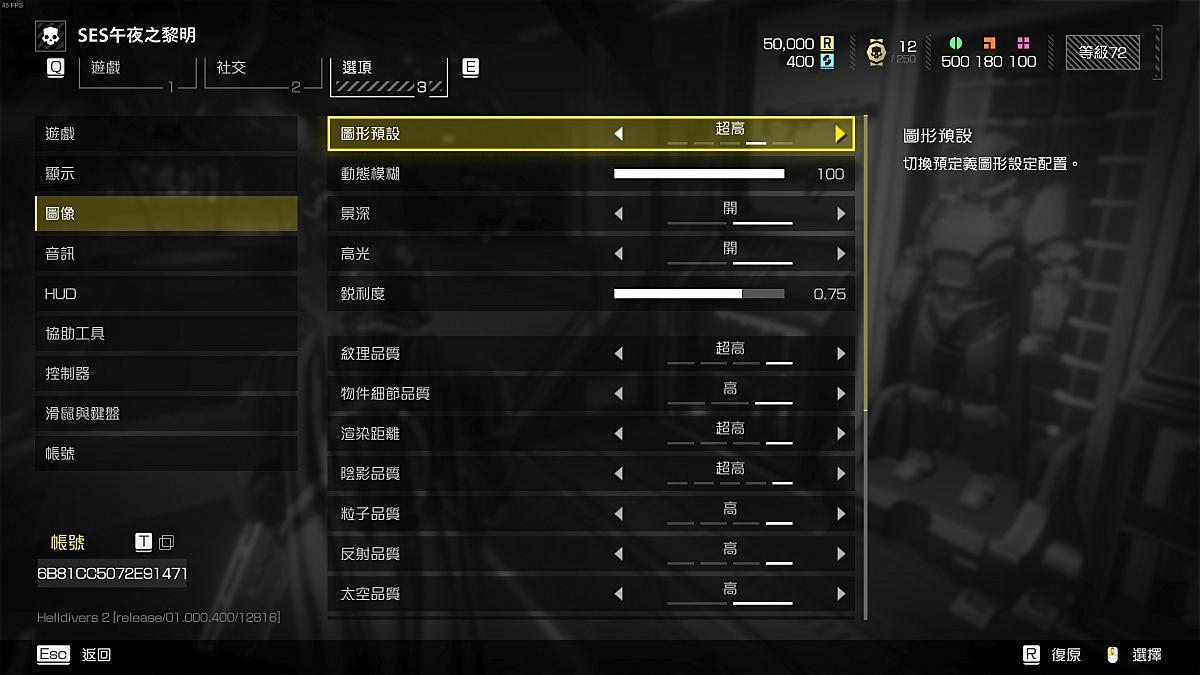Viewport: 1200px width, 675px height.
Task: Select the 顯示 settings category
Action: coord(166,174)
